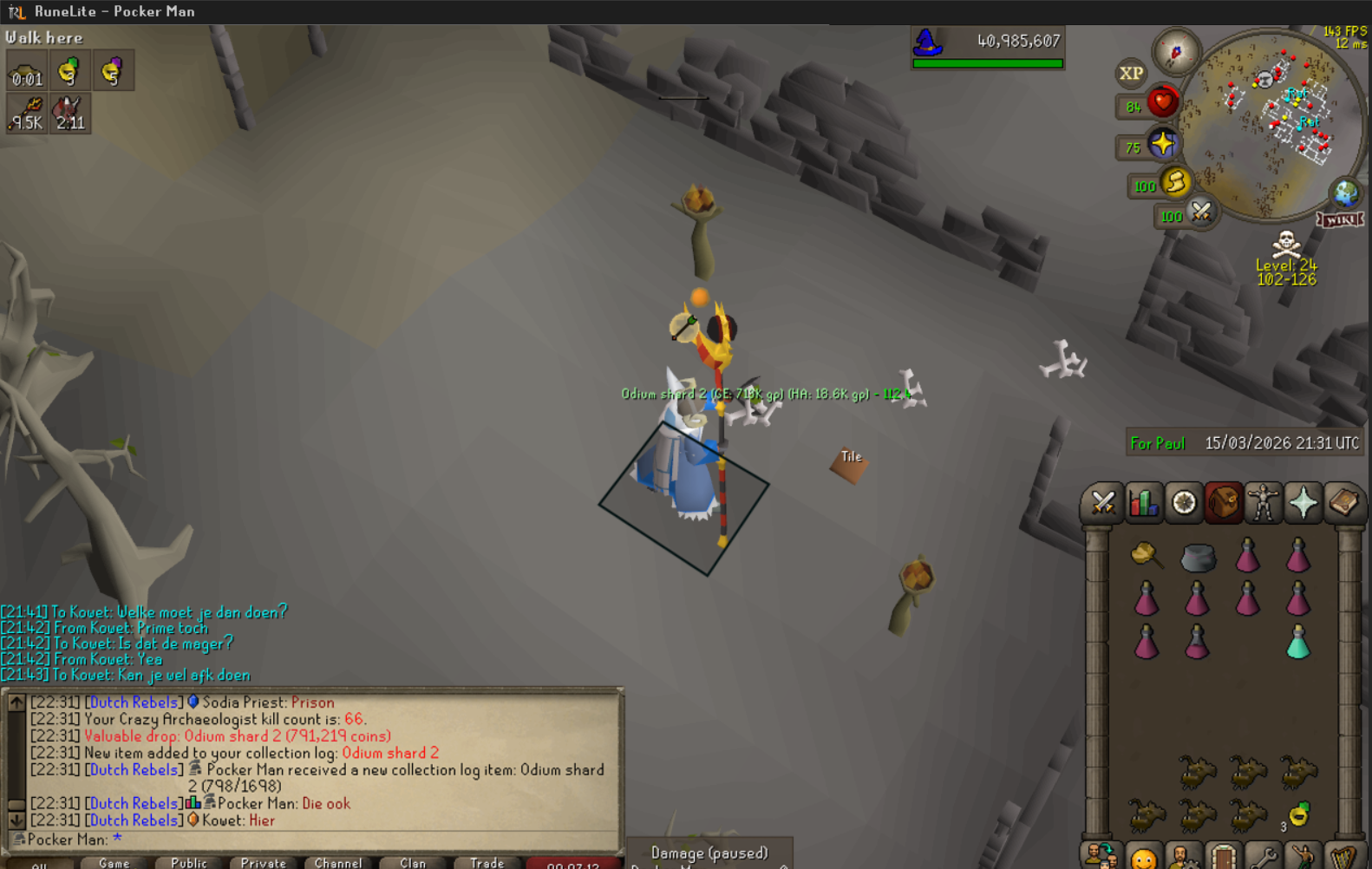Open the world map globe
This screenshot has height=869, width=1372.
1345,193
